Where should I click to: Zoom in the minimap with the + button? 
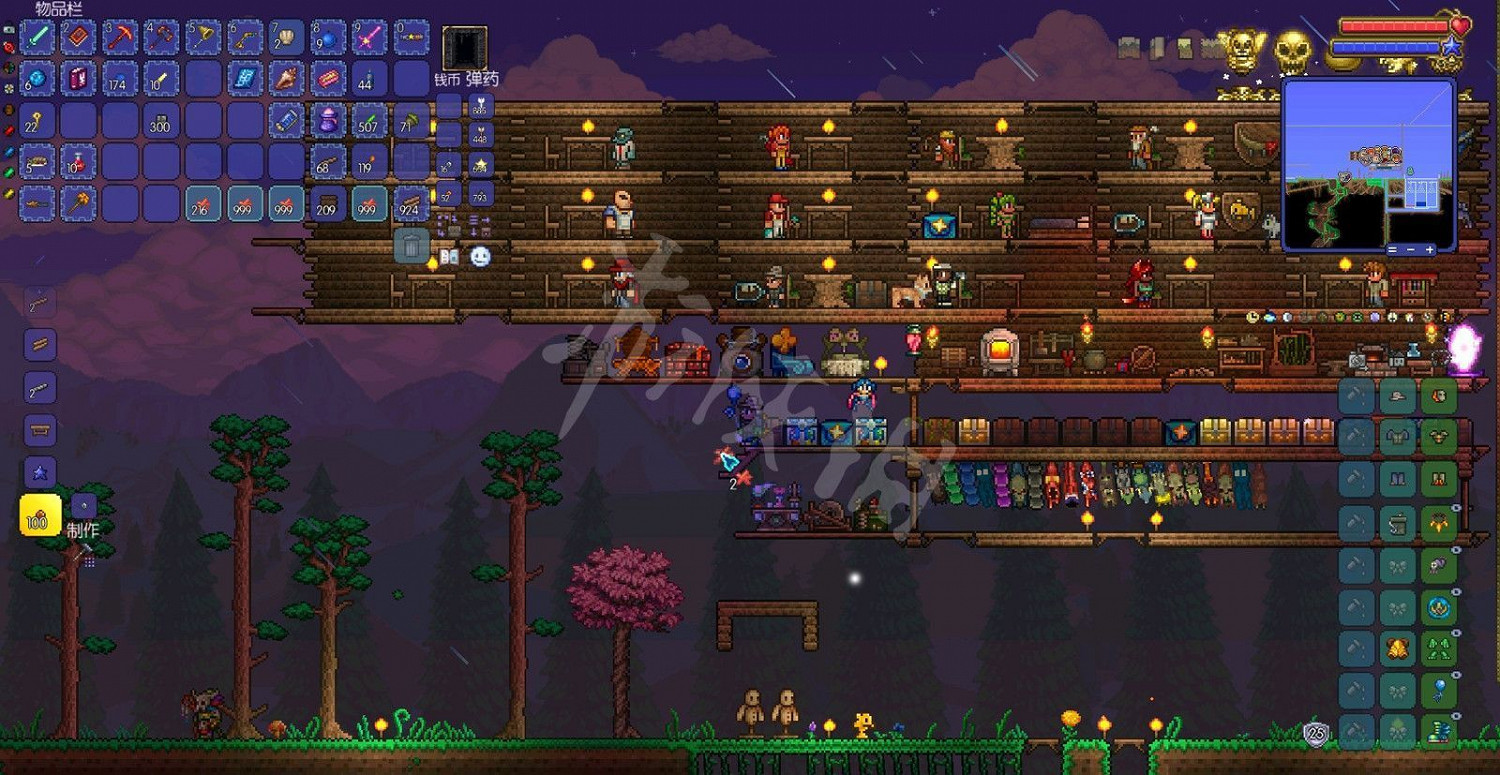[1429, 249]
